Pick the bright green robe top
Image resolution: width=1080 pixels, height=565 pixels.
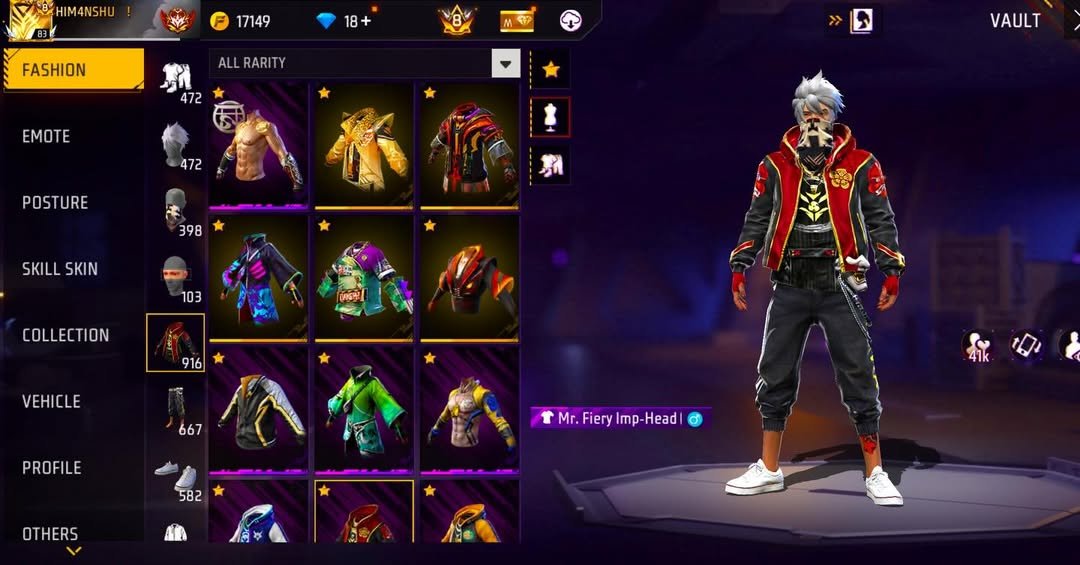click(364, 410)
